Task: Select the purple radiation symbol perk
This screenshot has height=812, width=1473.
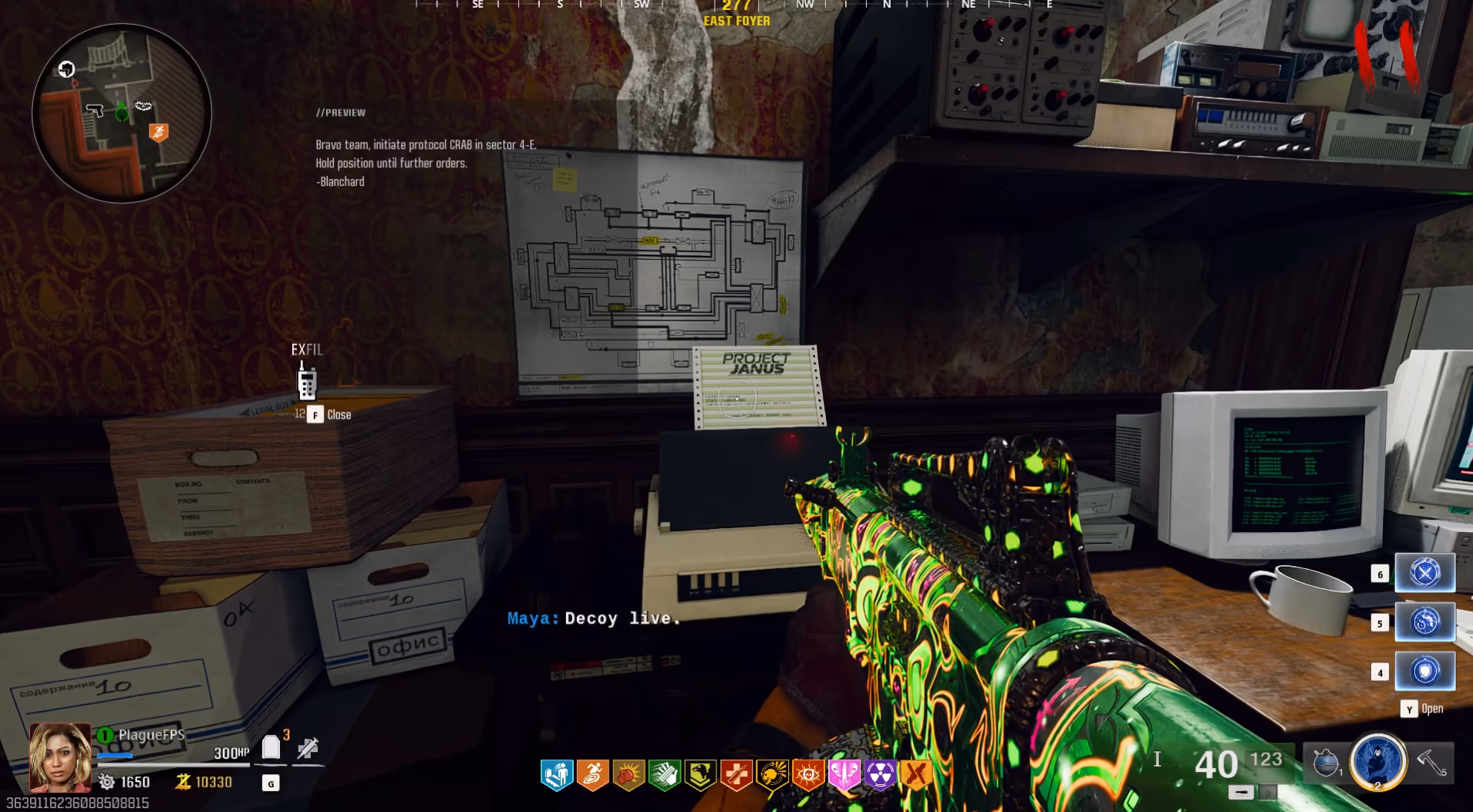Action: click(880, 775)
